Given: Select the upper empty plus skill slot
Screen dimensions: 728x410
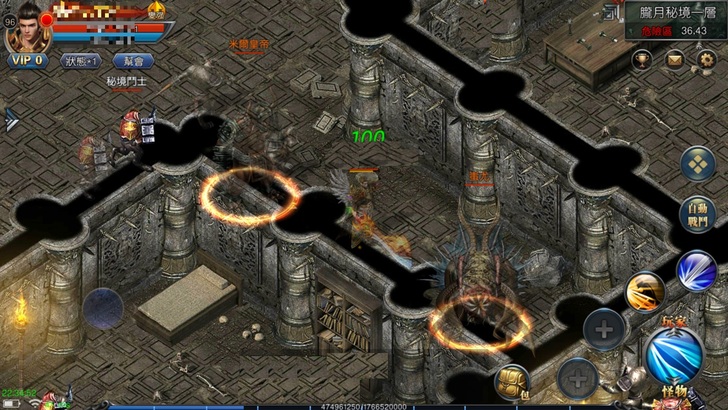Looking at the screenshot, I should [x=603, y=327].
